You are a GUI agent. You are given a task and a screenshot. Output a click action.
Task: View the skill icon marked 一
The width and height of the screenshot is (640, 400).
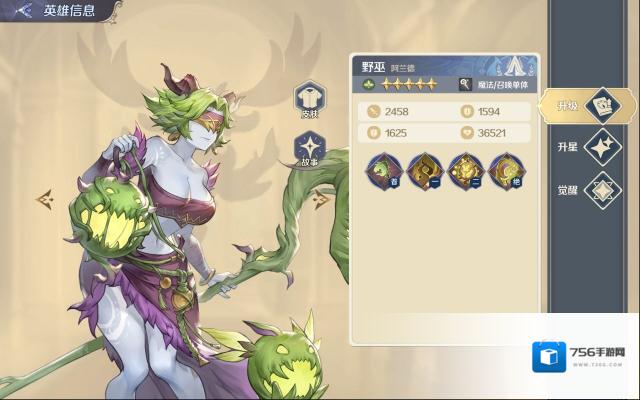pyautogui.click(x=423, y=171)
